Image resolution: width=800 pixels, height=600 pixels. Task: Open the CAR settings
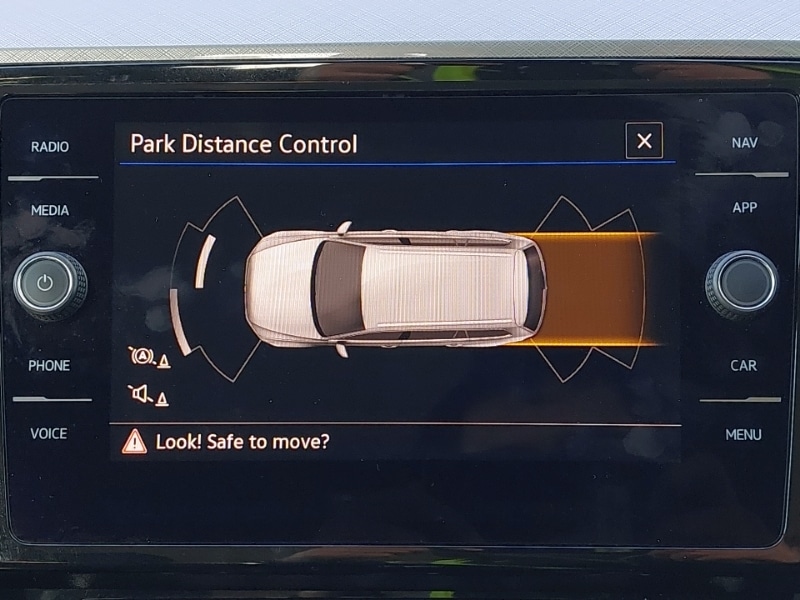743,366
